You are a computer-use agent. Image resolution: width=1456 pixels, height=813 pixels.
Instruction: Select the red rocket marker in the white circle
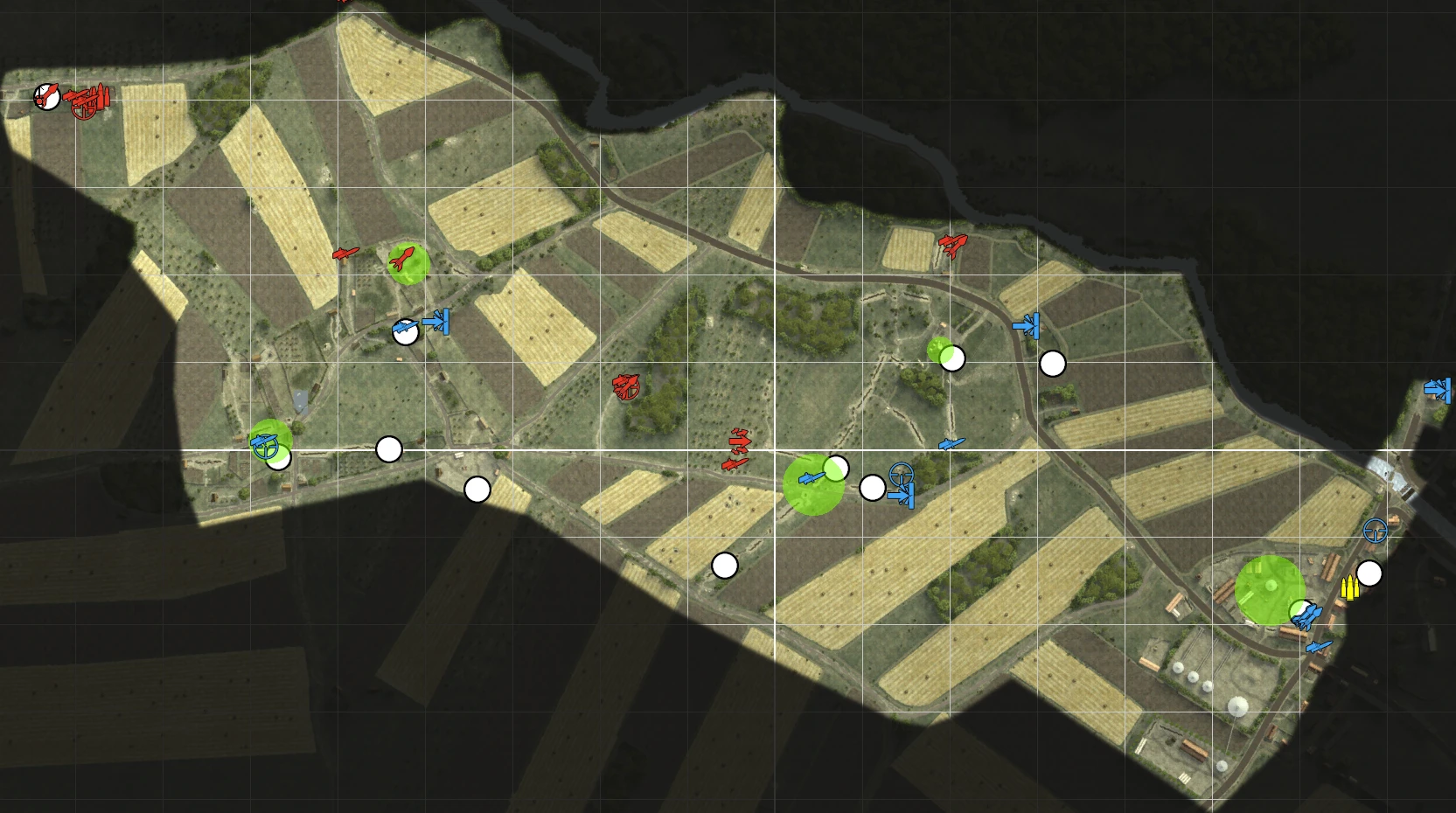46,95
